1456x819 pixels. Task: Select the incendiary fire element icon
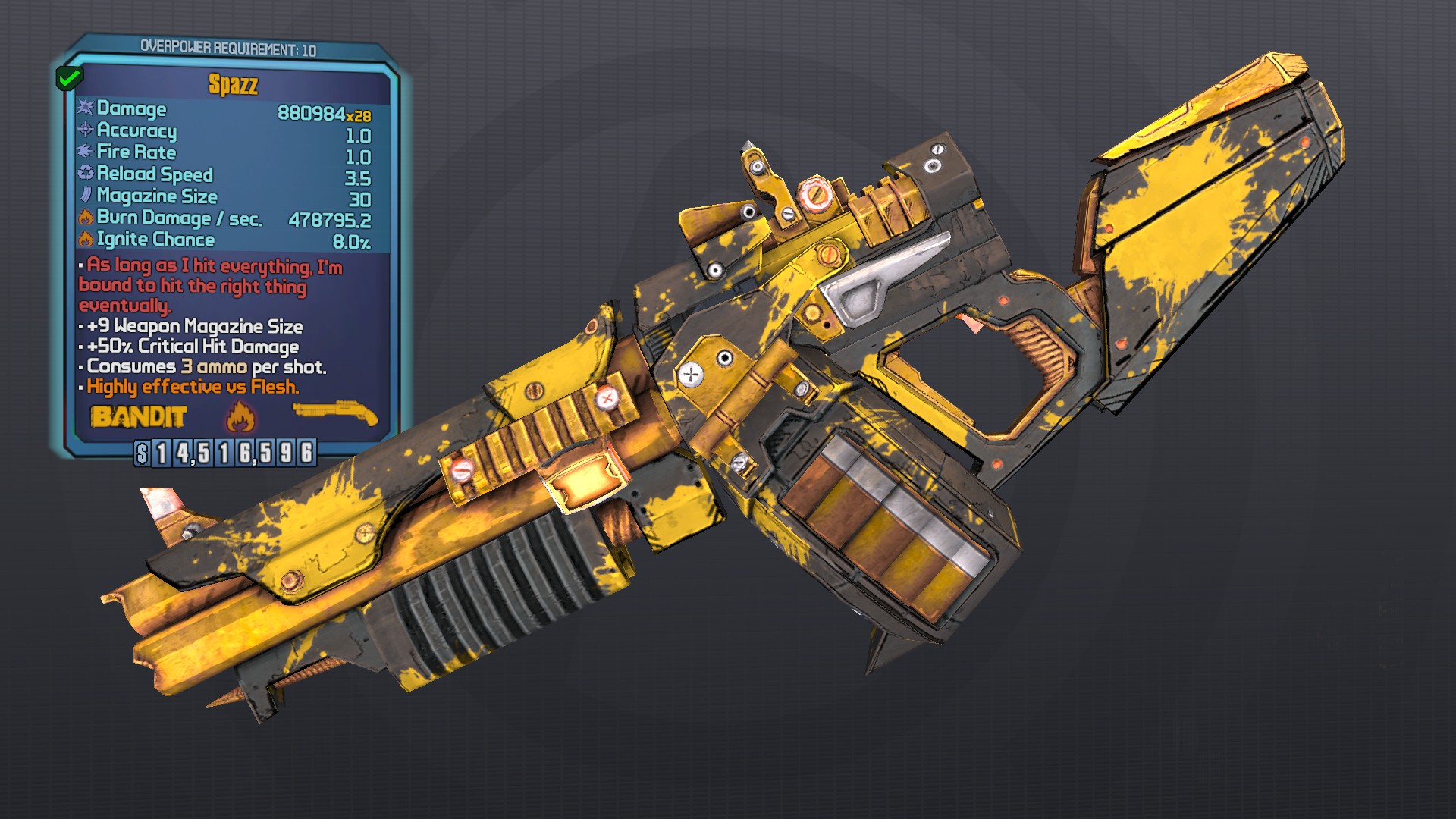[240, 416]
